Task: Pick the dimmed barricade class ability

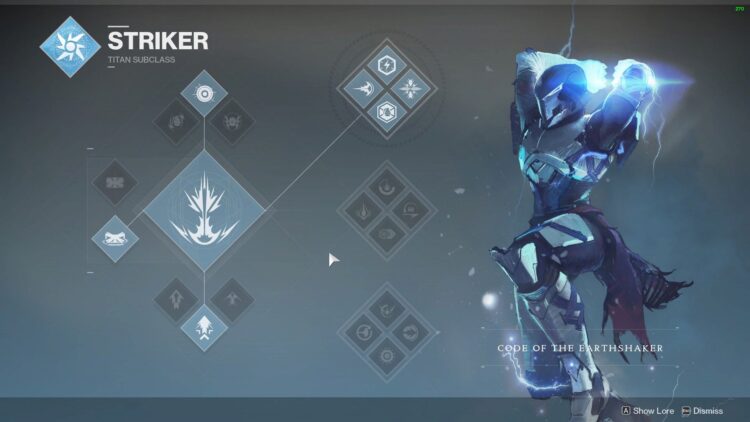Action: point(115,184)
